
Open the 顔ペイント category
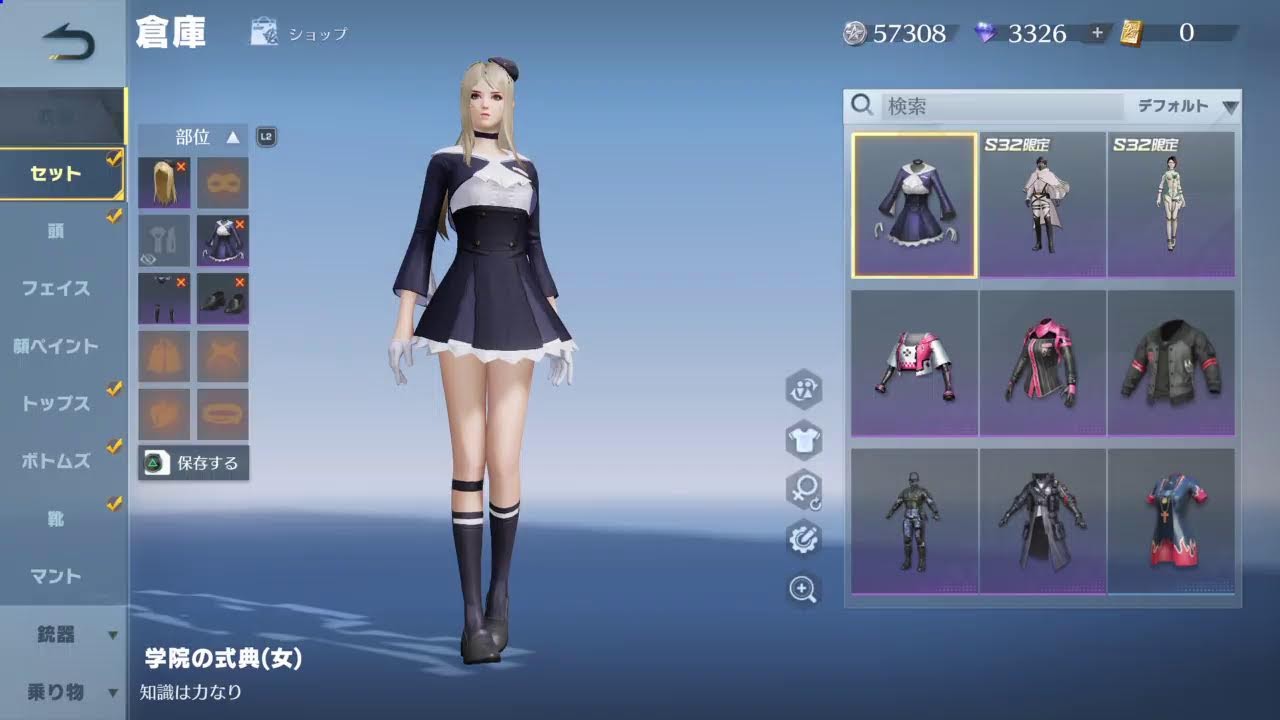(x=56, y=346)
